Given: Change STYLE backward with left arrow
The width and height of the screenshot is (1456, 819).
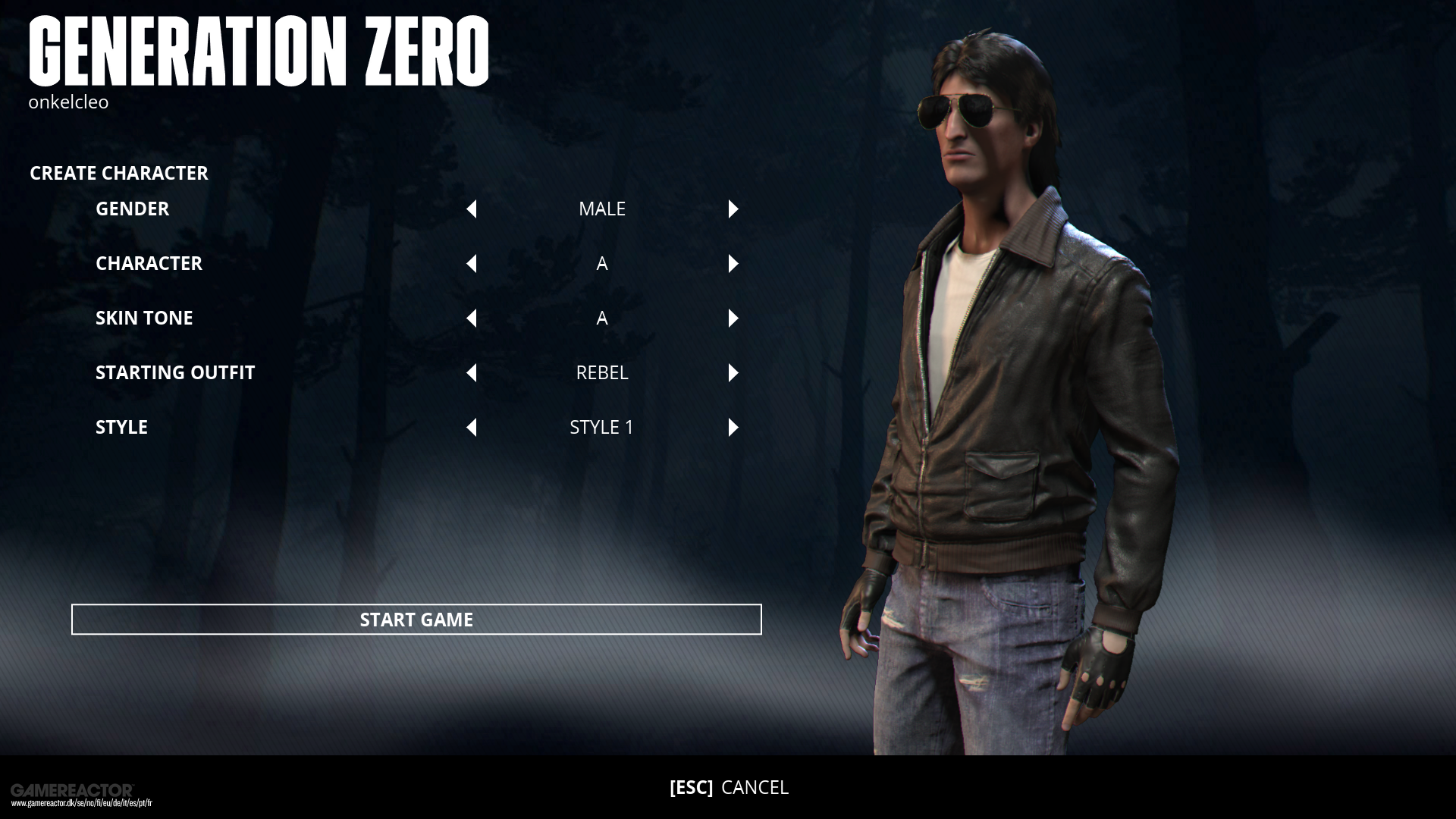Looking at the screenshot, I should [x=472, y=428].
